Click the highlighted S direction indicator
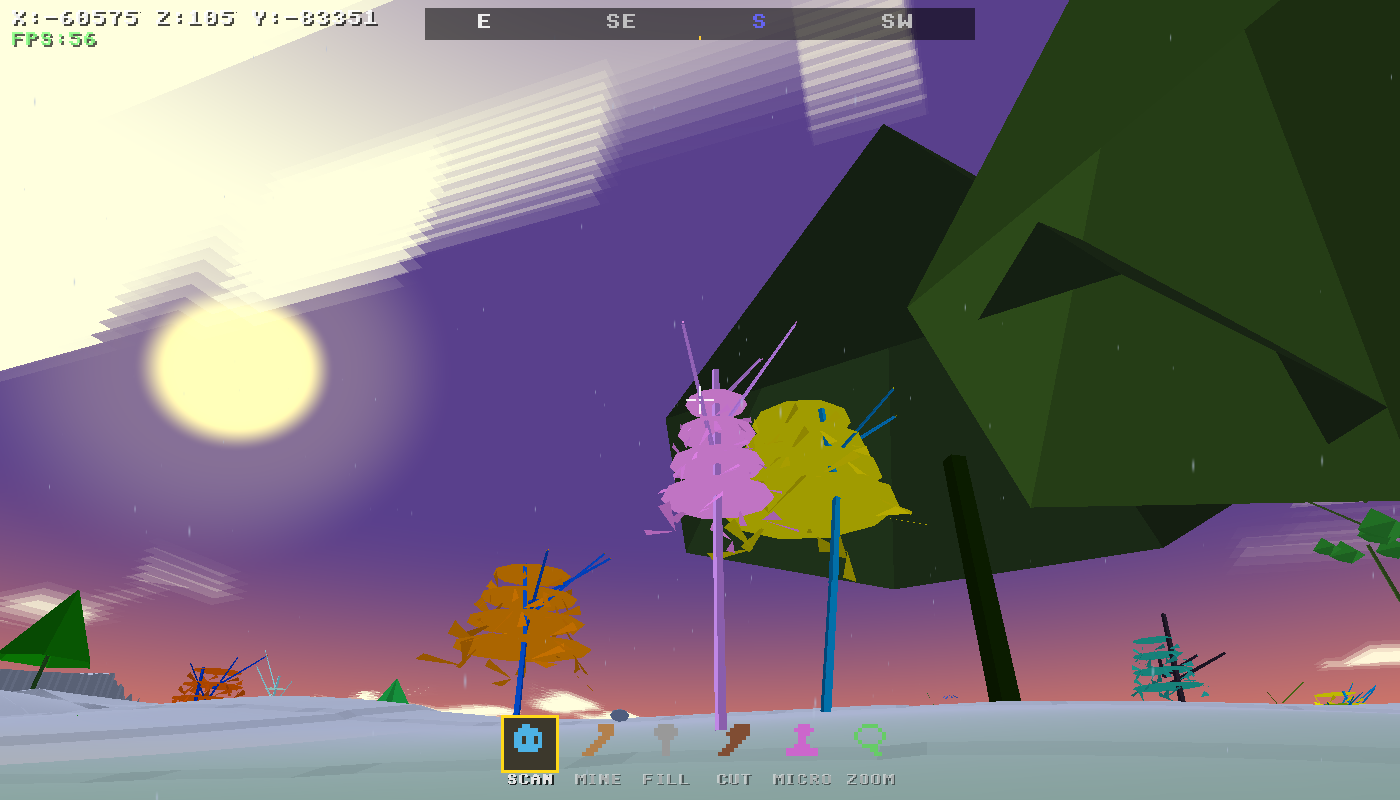The width and height of the screenshot is (1400, 800). click(x=758, y=22)
